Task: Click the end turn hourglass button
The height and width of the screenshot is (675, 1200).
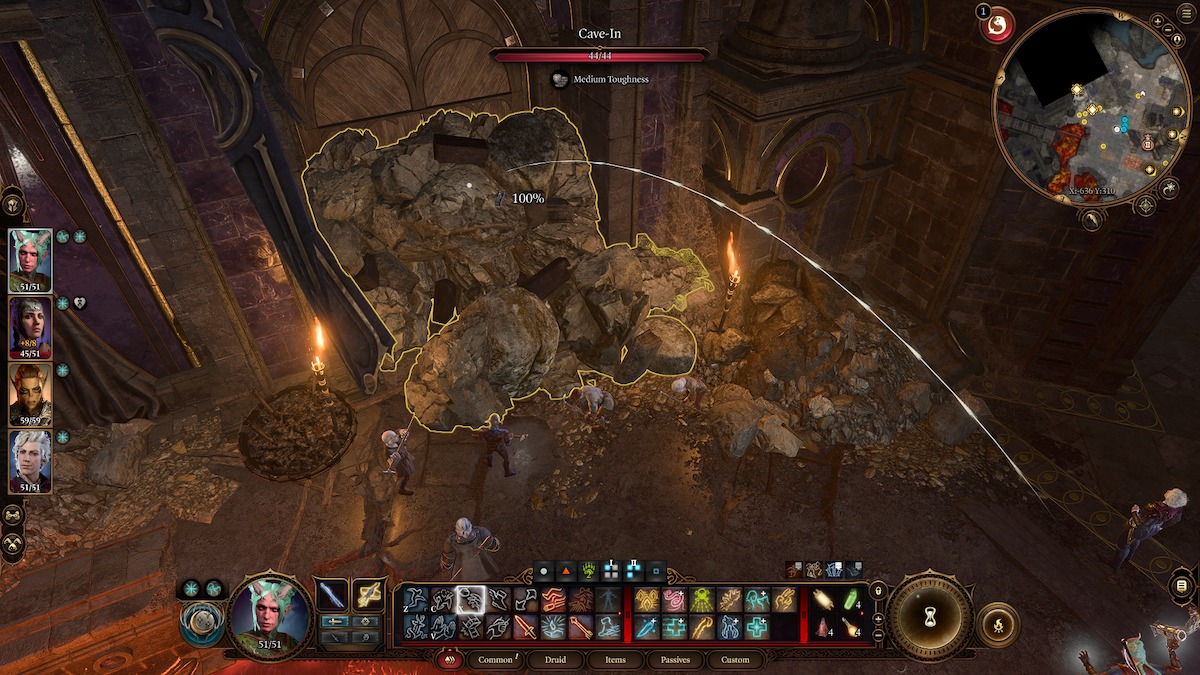Action: point(930,617)
